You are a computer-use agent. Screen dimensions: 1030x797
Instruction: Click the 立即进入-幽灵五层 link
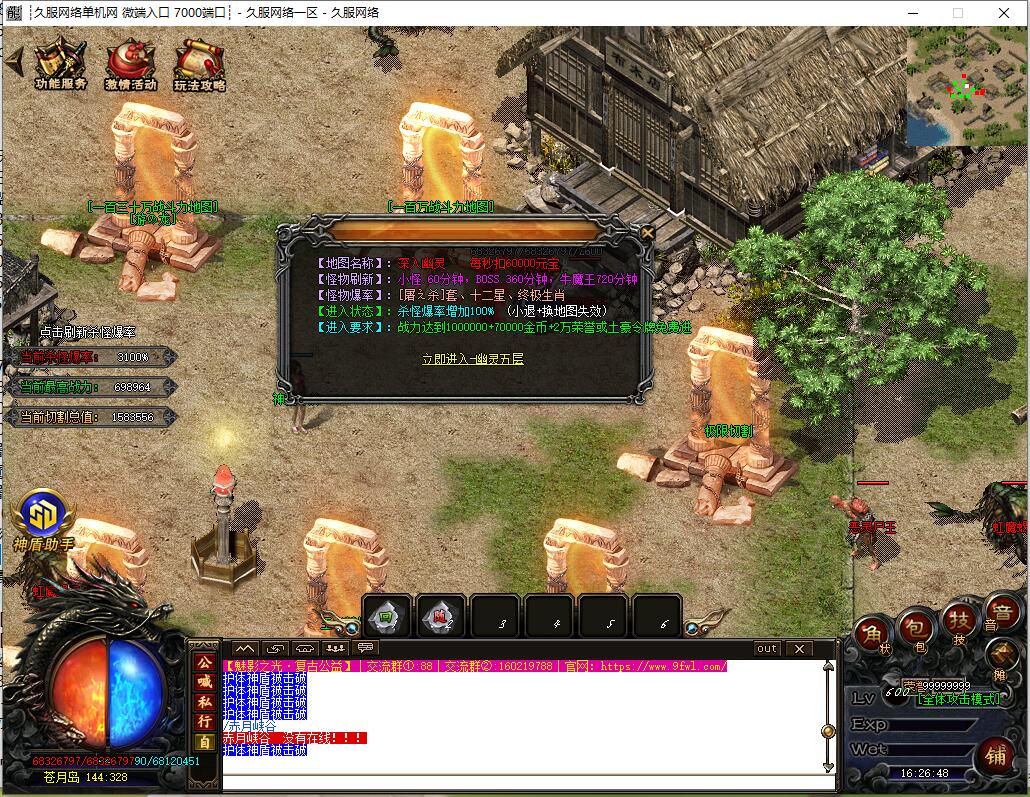(472, 358)
